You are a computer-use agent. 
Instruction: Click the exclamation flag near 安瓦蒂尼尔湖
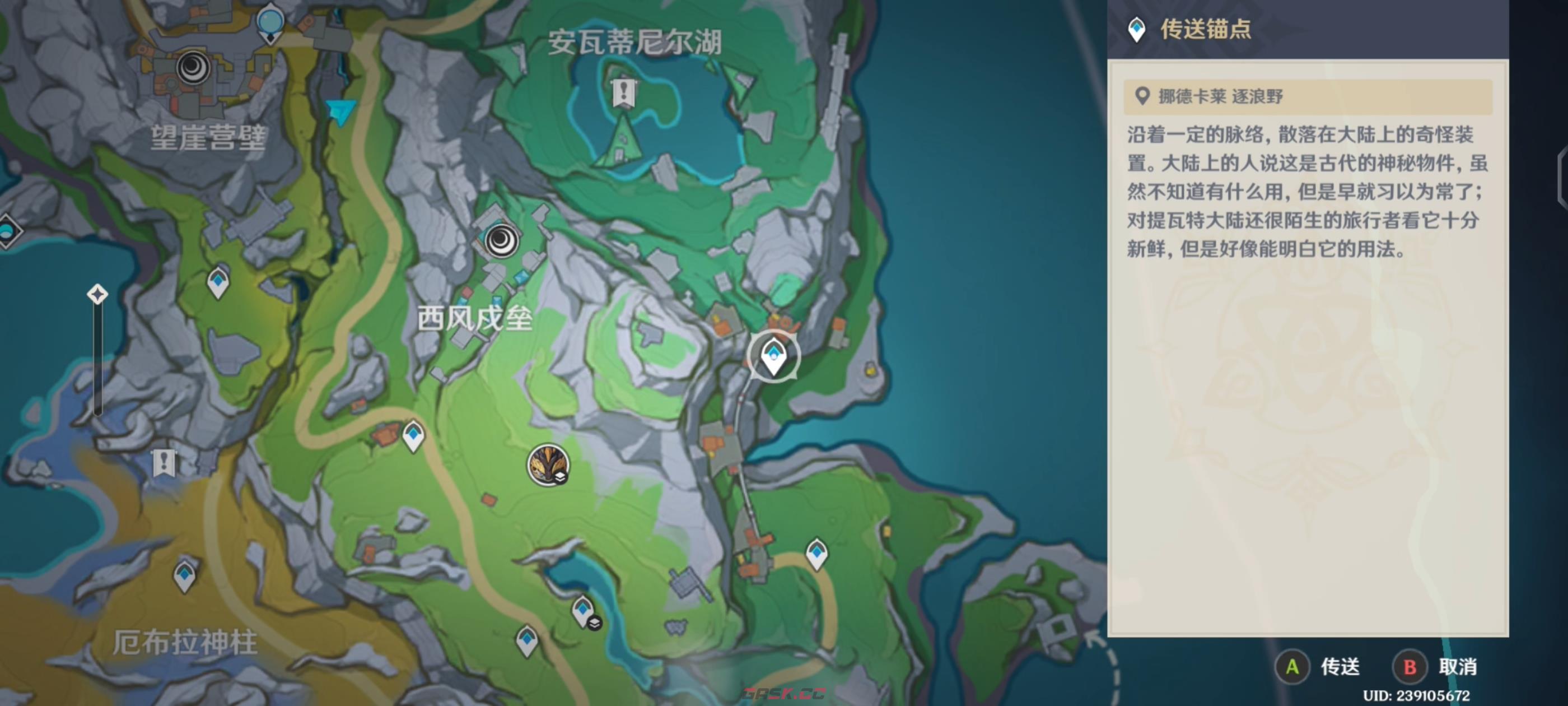pos(624,92)
